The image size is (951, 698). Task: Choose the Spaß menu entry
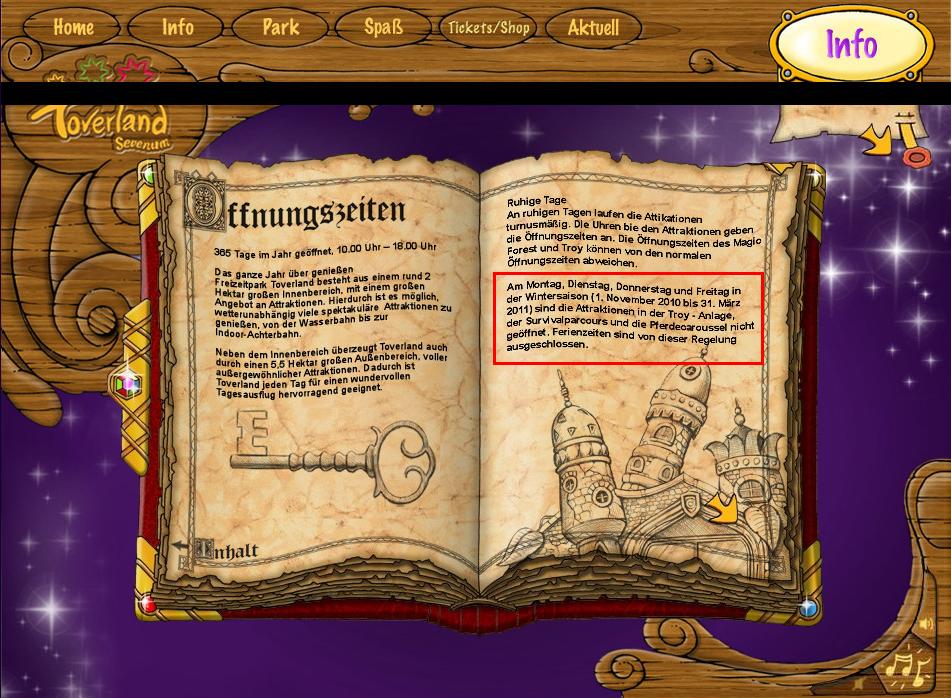coord(384,28)
